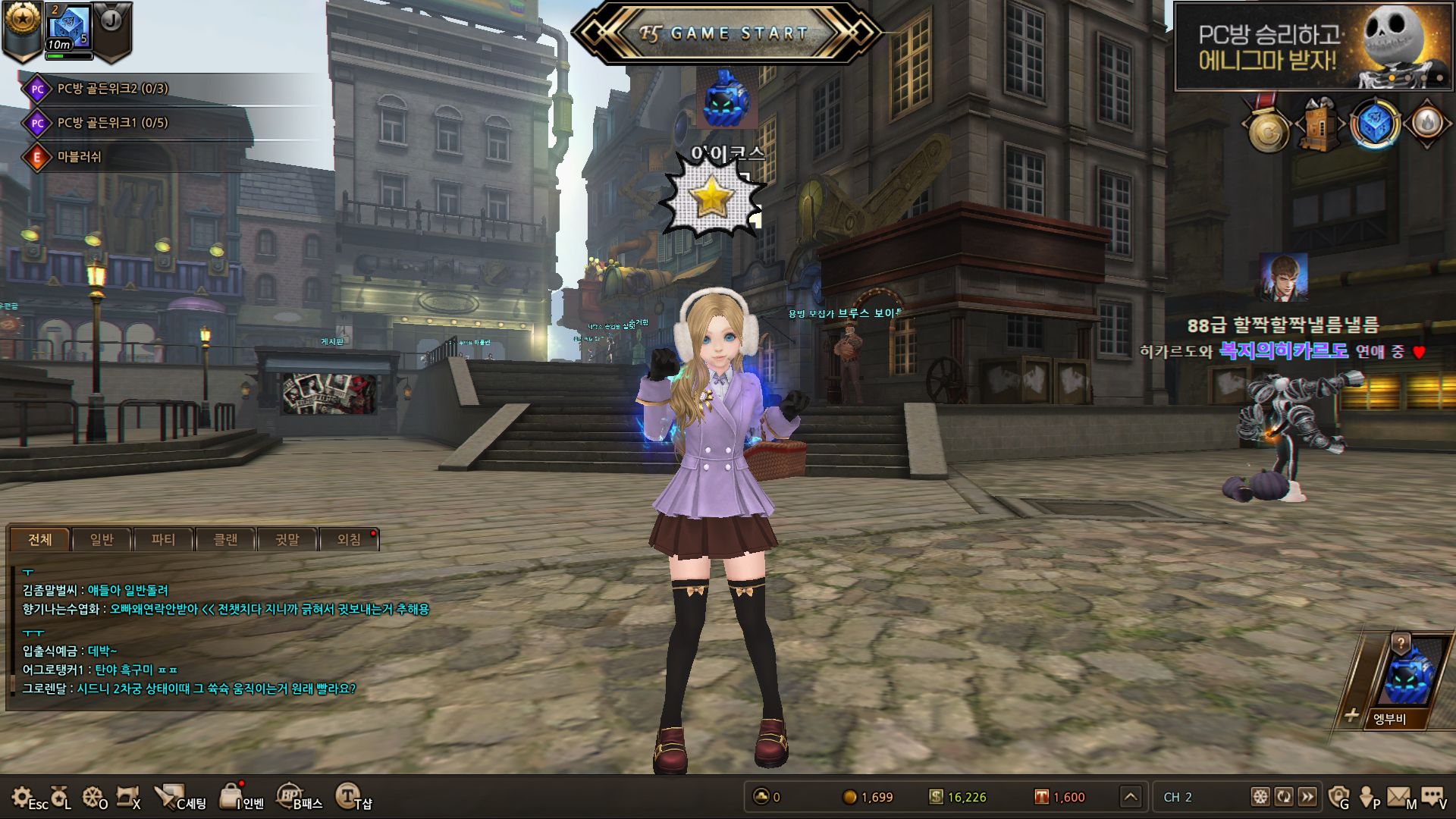Open the BP 패스 battle pass
The image size is (1456, 819).
pyautogui.click(x=300, y=798)
